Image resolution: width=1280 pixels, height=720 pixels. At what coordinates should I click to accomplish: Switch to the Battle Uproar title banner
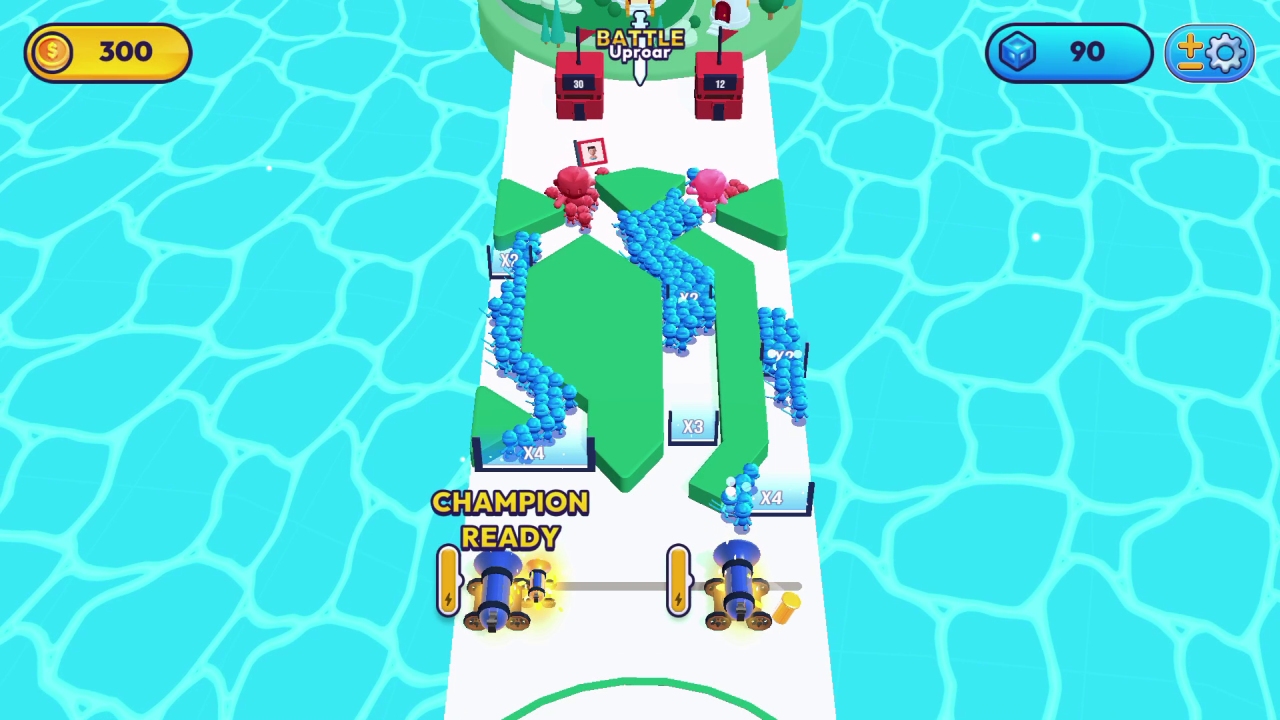639,44
